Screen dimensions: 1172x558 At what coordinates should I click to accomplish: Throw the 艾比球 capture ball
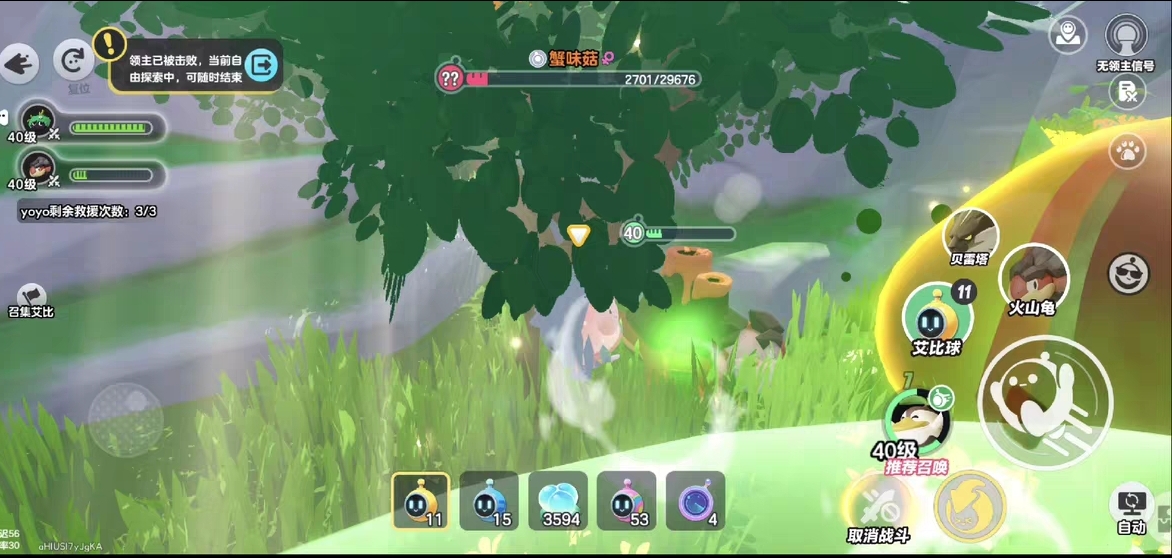(x=937, y=315)
